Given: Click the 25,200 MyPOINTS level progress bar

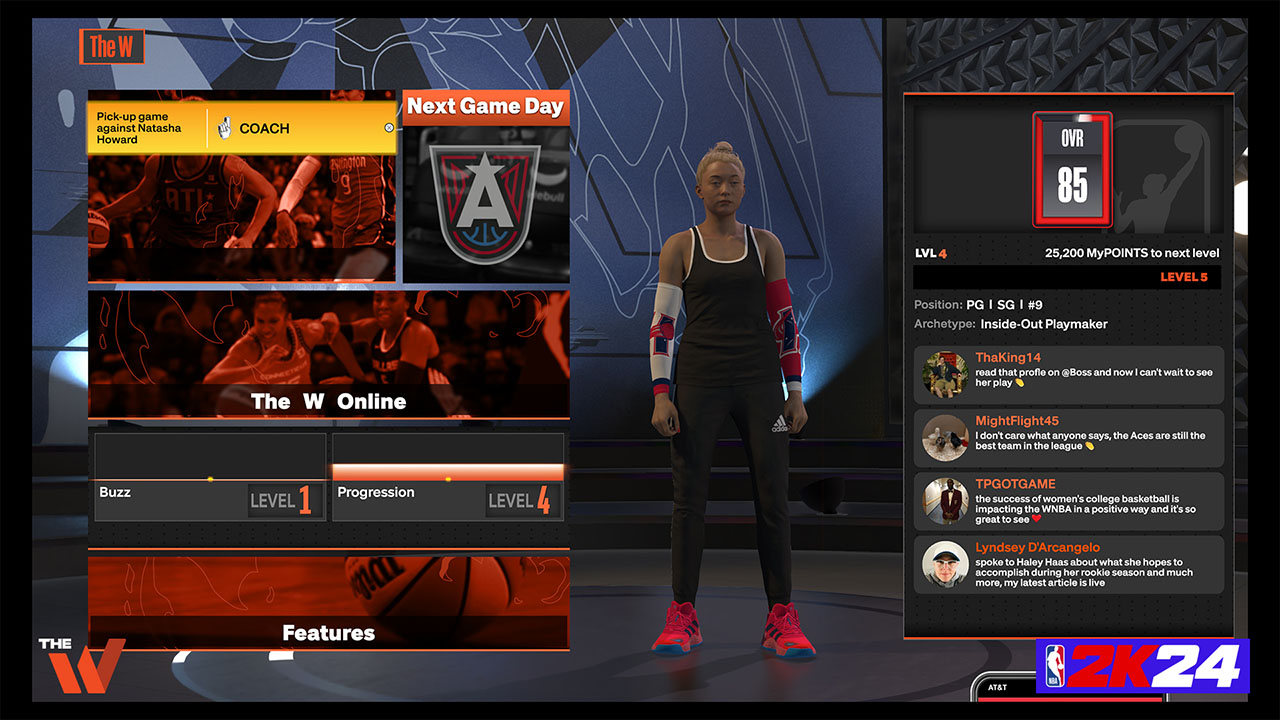Looking at the screenshot, I should [x=1067, y=276].
